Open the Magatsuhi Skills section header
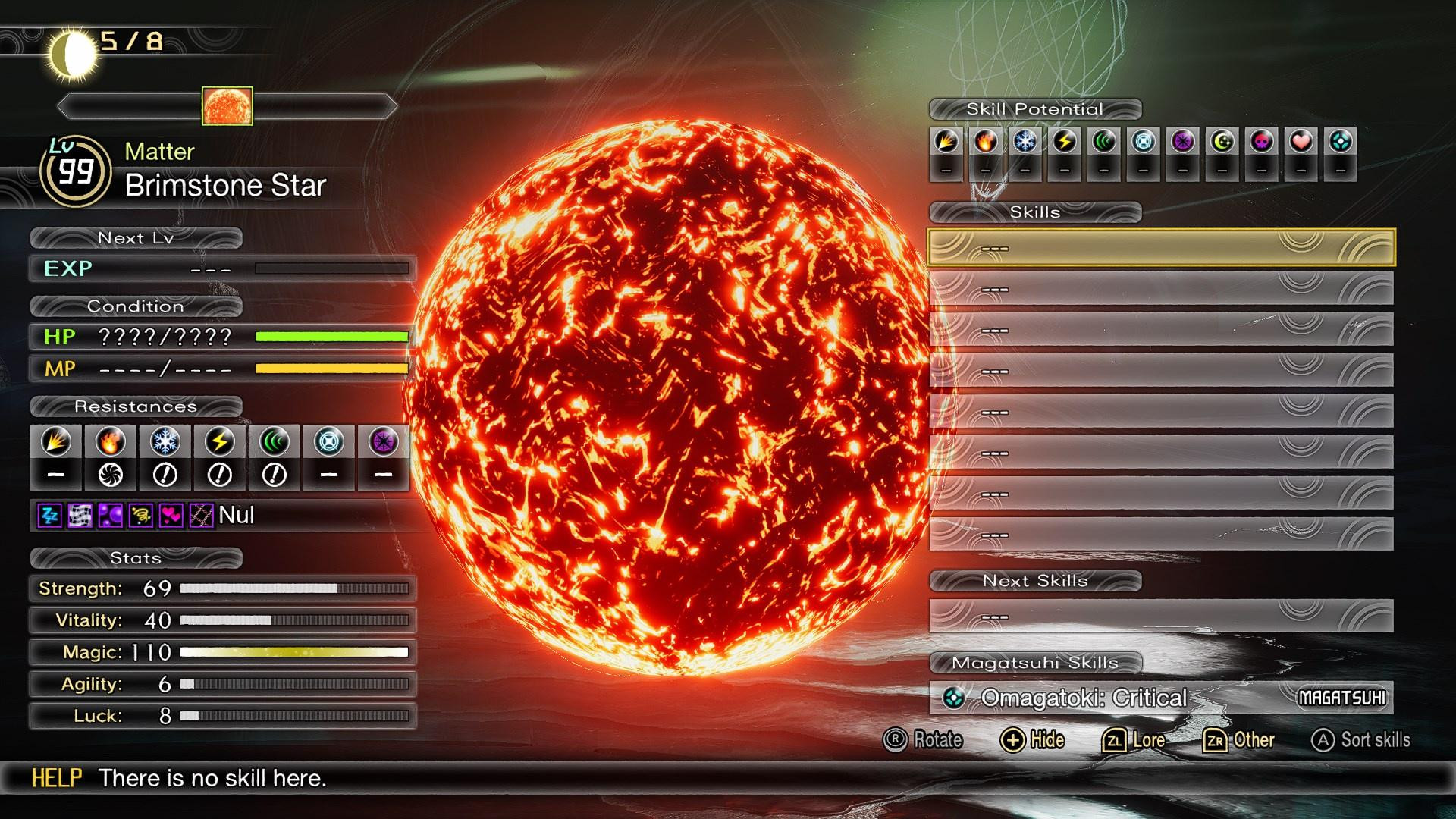Image resolution: width=1456 pixels, height=819 pixels. click(1037, 662)
